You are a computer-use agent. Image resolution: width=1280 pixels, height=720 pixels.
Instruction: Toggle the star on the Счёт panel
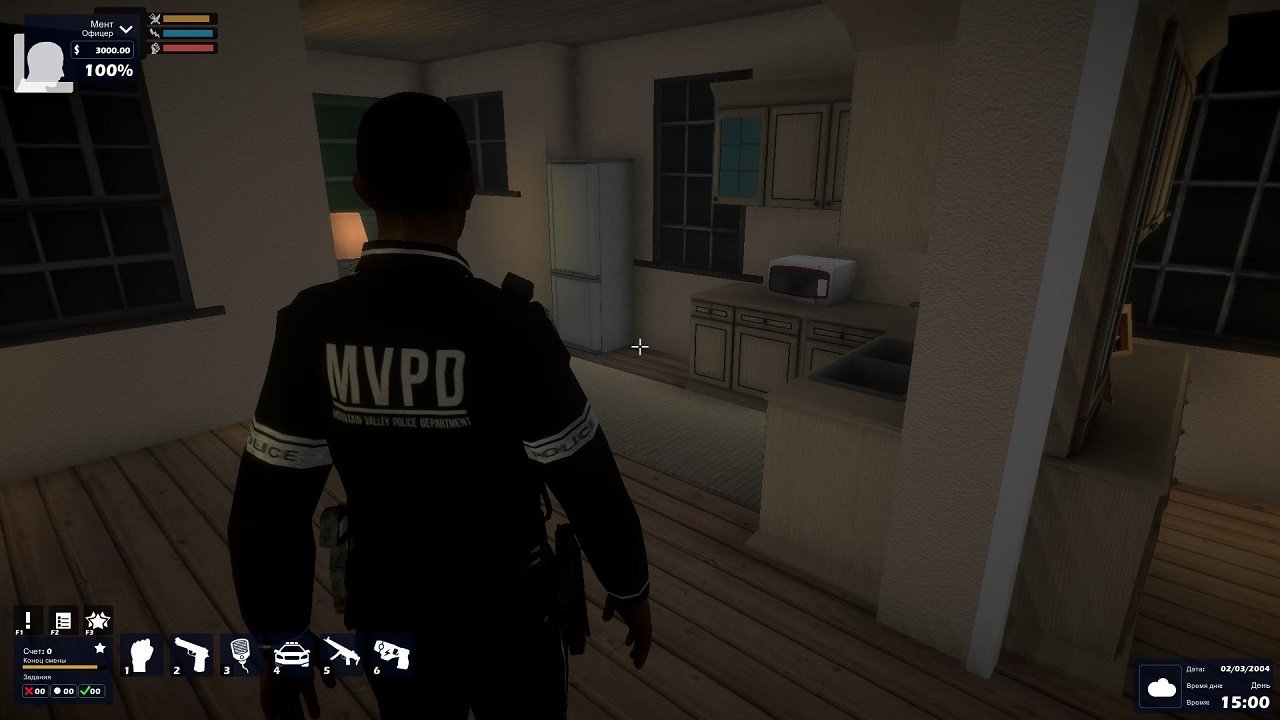click(100, 648)
